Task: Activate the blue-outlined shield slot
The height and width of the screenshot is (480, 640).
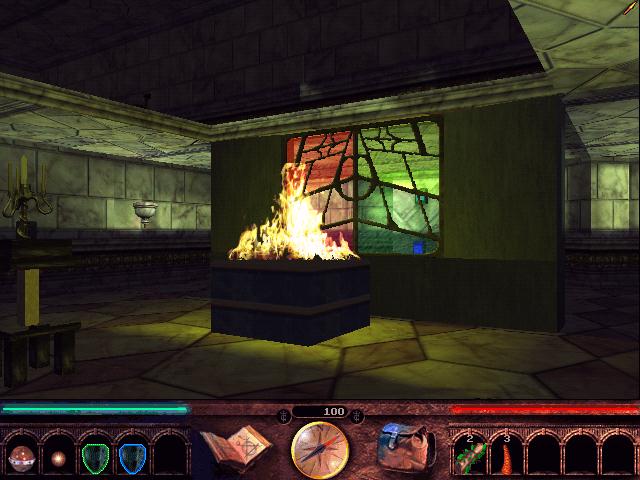Action: tap(133, 457)
